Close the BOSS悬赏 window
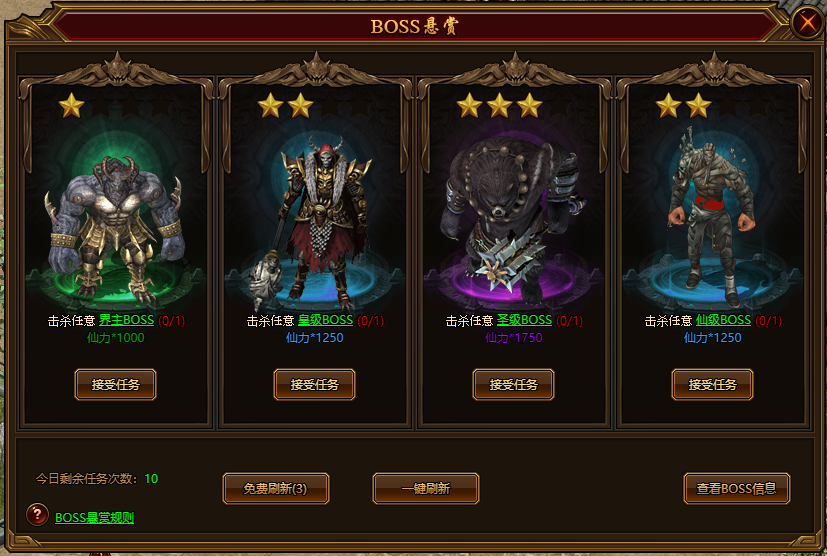Screen dimensions: 827x556 pyautogui.click(x=805, y=24)
